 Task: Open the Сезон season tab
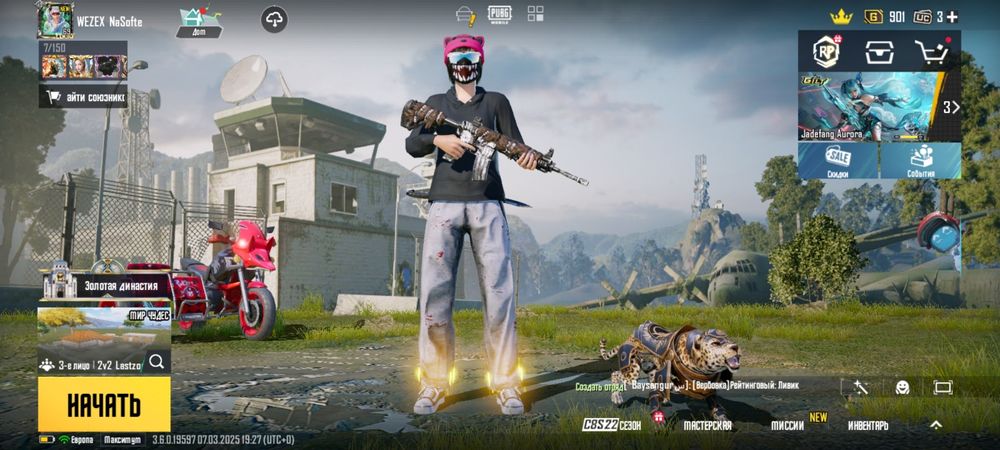(612, 425)
